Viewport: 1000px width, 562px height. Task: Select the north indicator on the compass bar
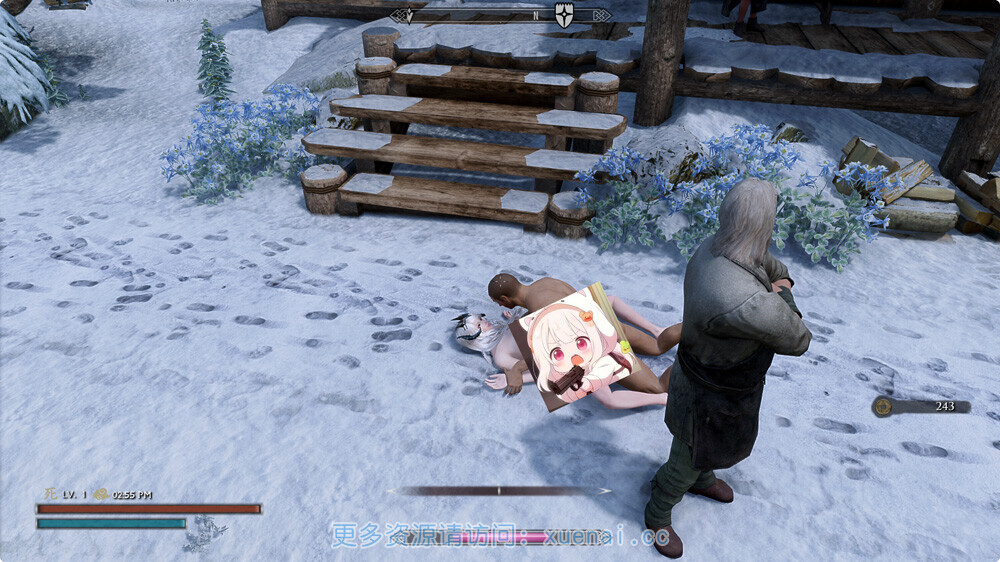536,16
